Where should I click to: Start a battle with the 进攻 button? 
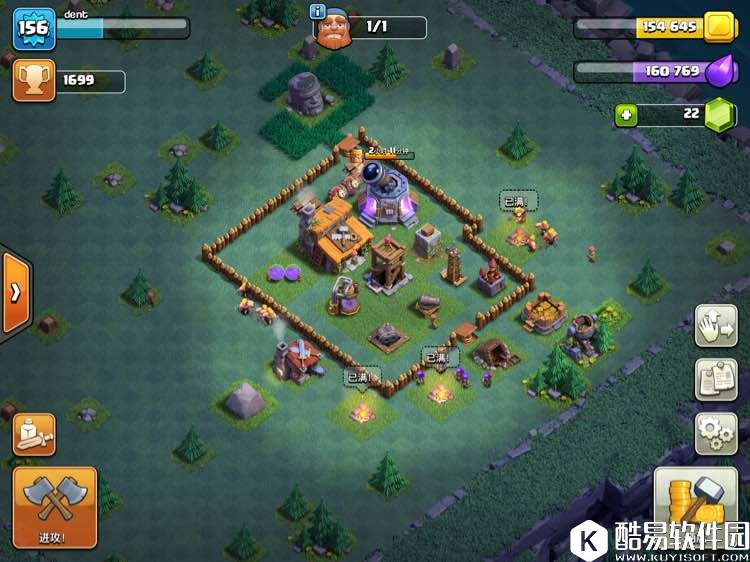(55, 506)
